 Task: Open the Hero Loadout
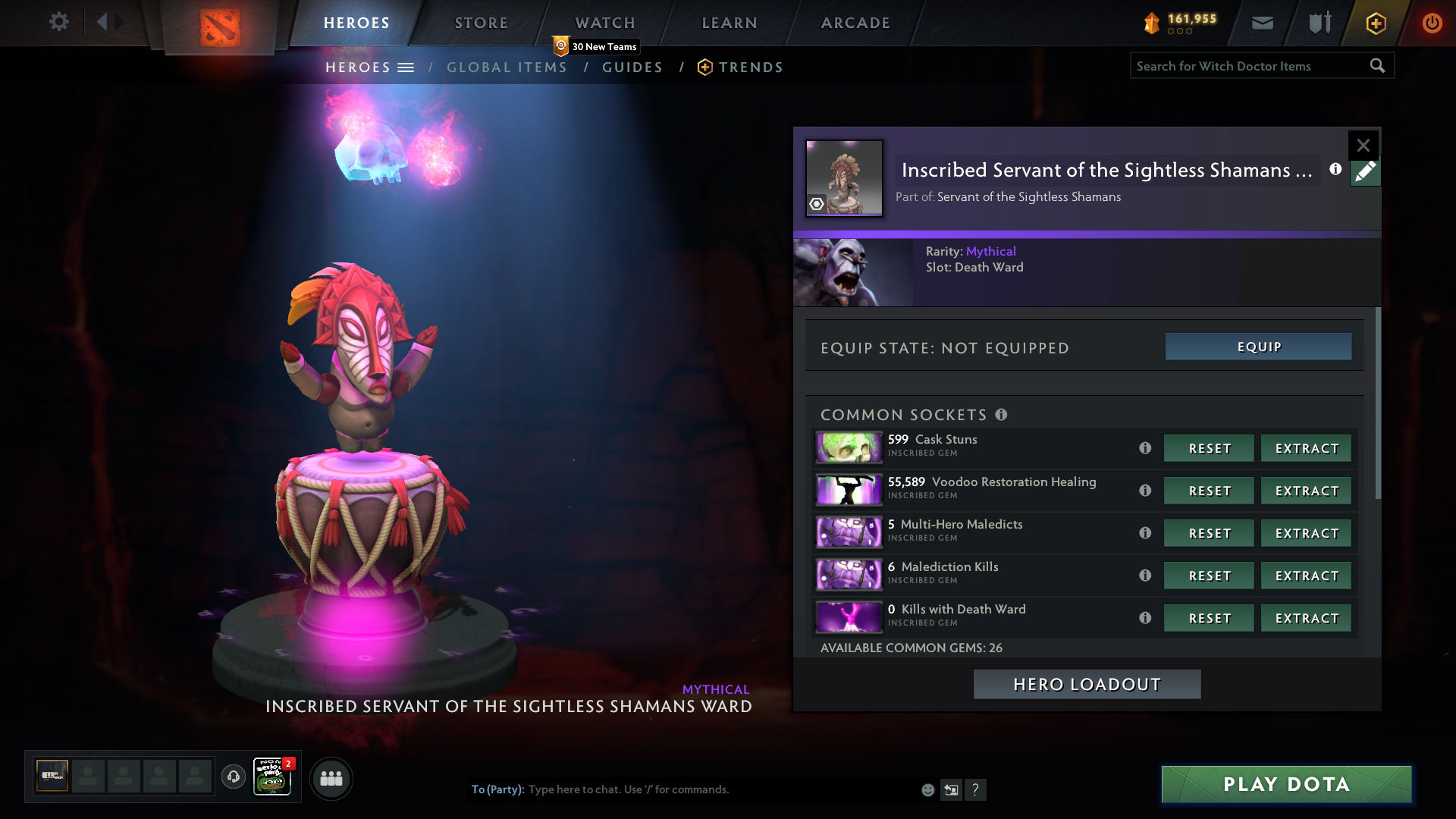(x=1087, y=684)
